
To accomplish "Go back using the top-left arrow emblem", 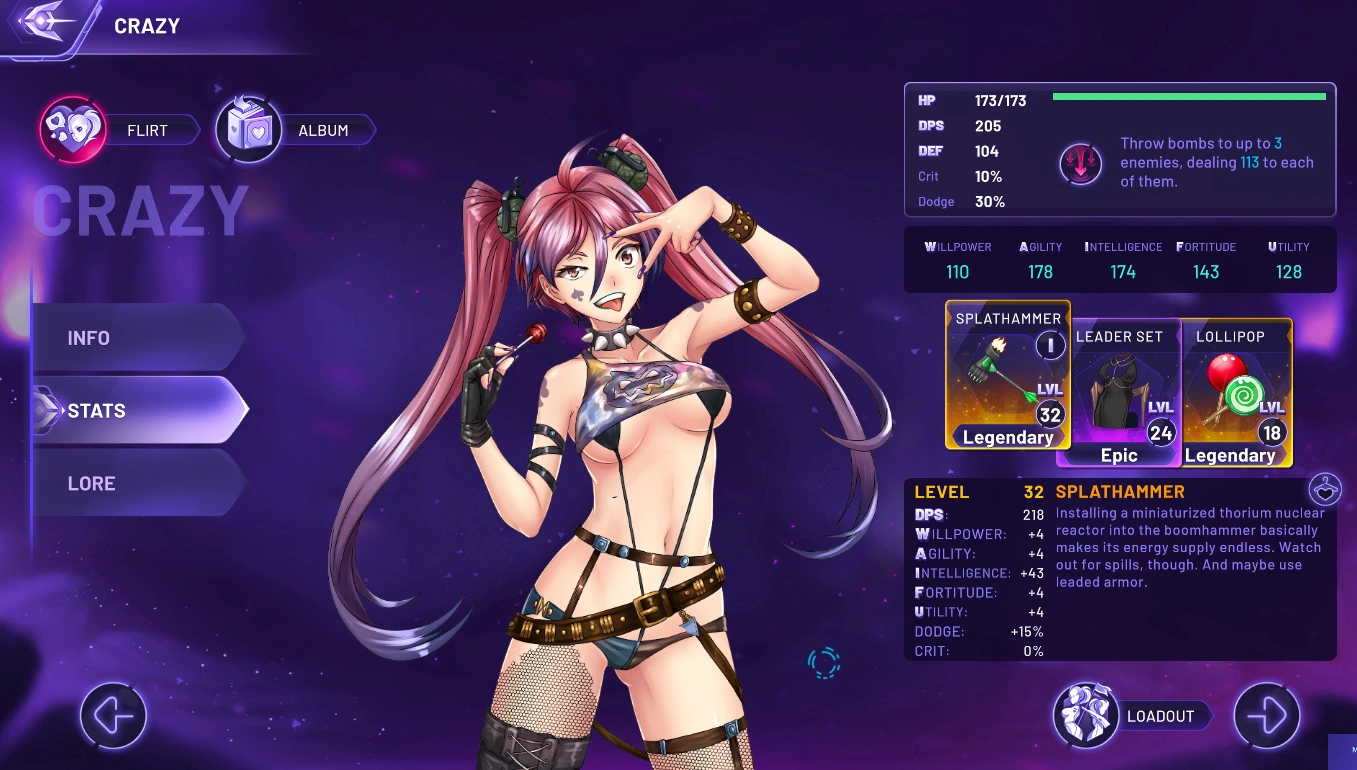I will click(x=45, y=23).
